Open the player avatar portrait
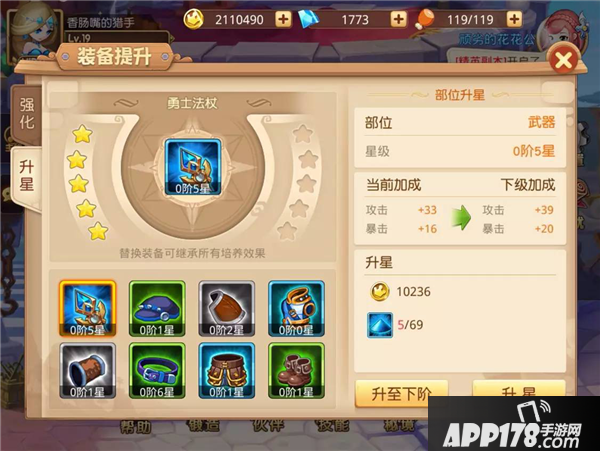Screen dimensions: 600x451 click(x=30, y=24)
